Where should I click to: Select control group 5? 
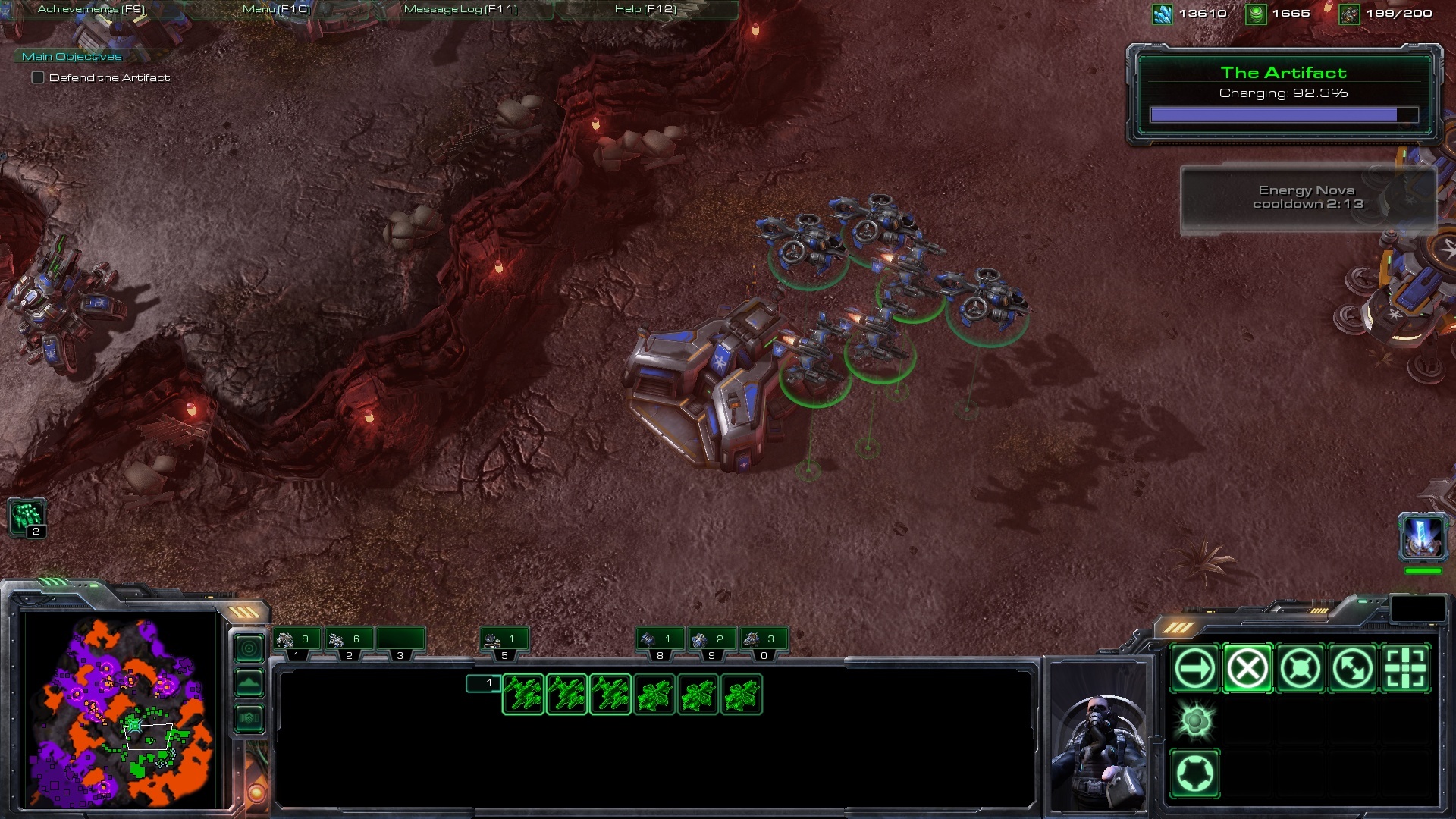coord(504,642)
